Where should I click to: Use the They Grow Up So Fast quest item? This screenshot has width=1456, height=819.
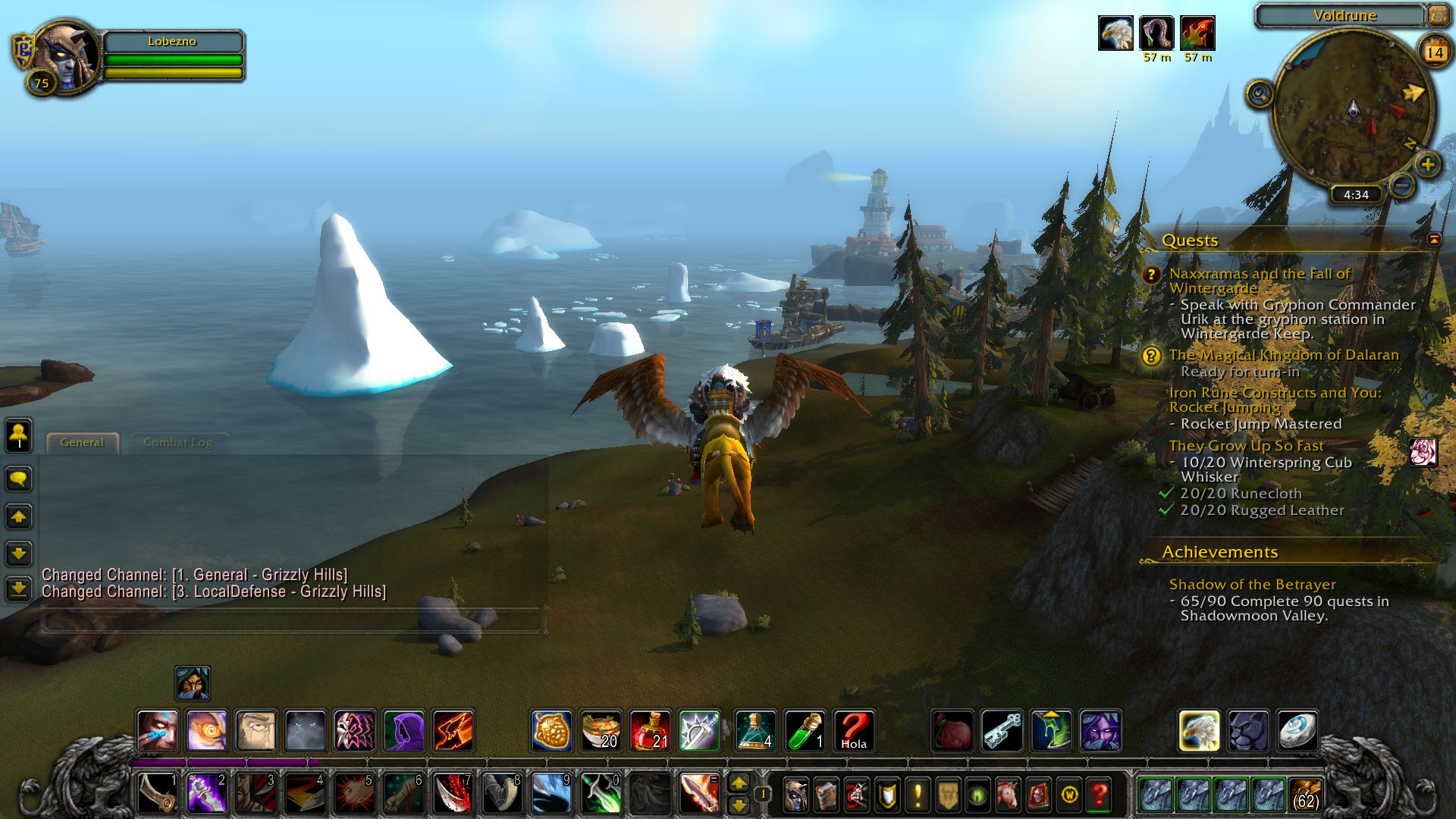click(x=1423, y=453)
